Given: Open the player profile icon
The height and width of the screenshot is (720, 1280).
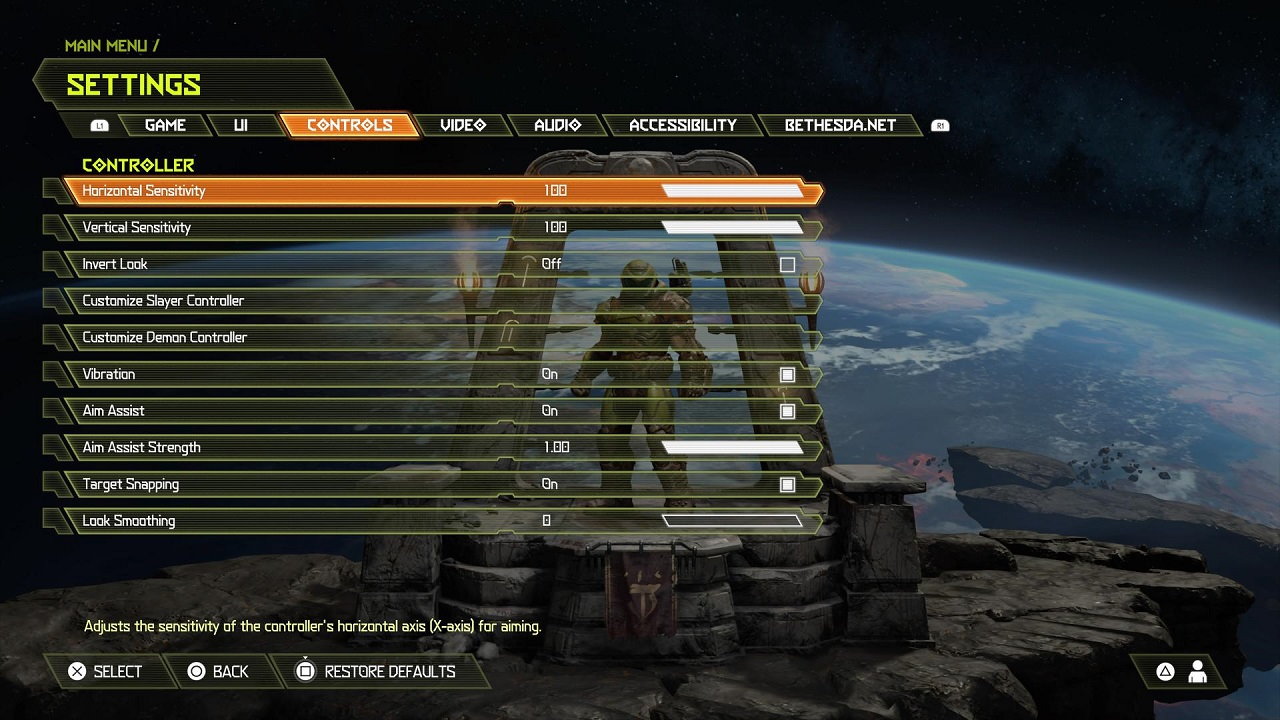Looking at the screenshot, I should click(x=1197, y=672).
